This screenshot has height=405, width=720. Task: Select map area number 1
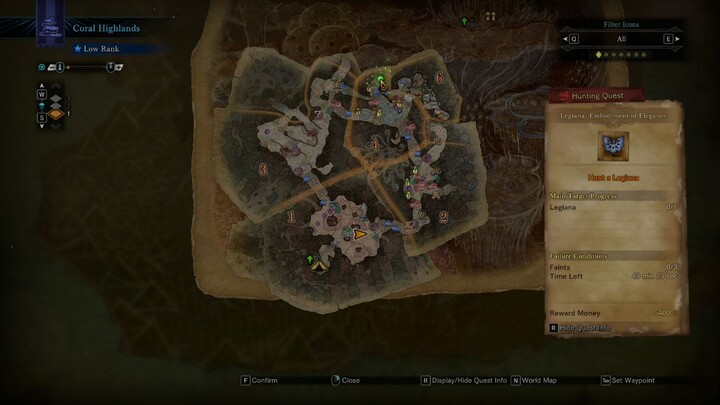[291, 216]
